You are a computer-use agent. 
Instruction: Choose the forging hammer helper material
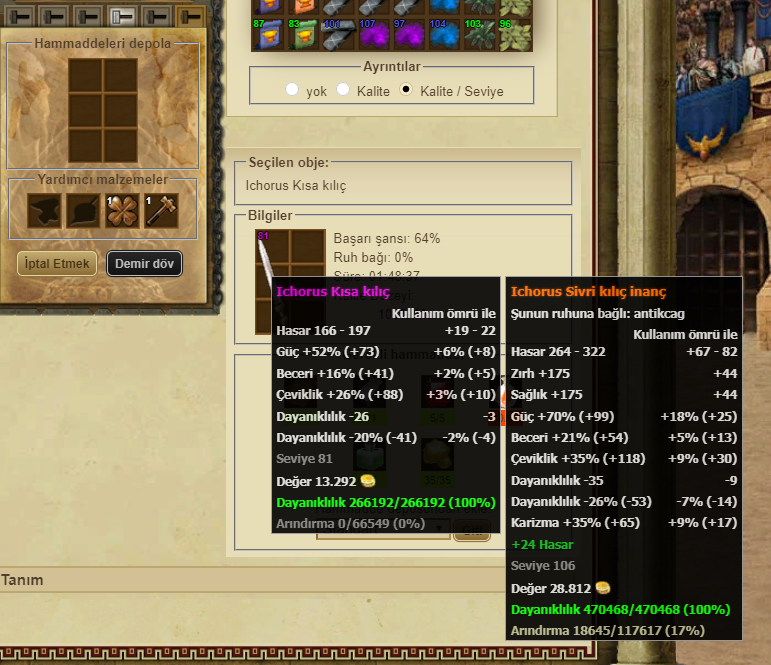coord(161,211)
